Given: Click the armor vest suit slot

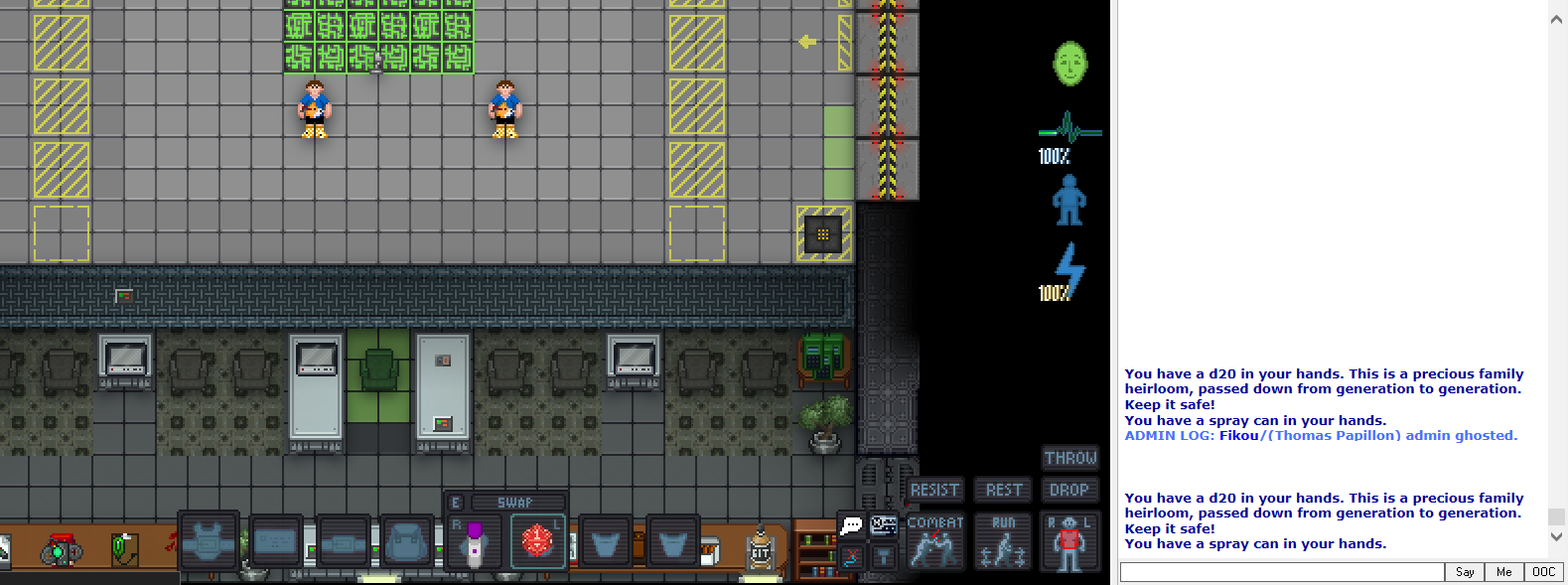Looking at the screenshot, I should point(209,542).
